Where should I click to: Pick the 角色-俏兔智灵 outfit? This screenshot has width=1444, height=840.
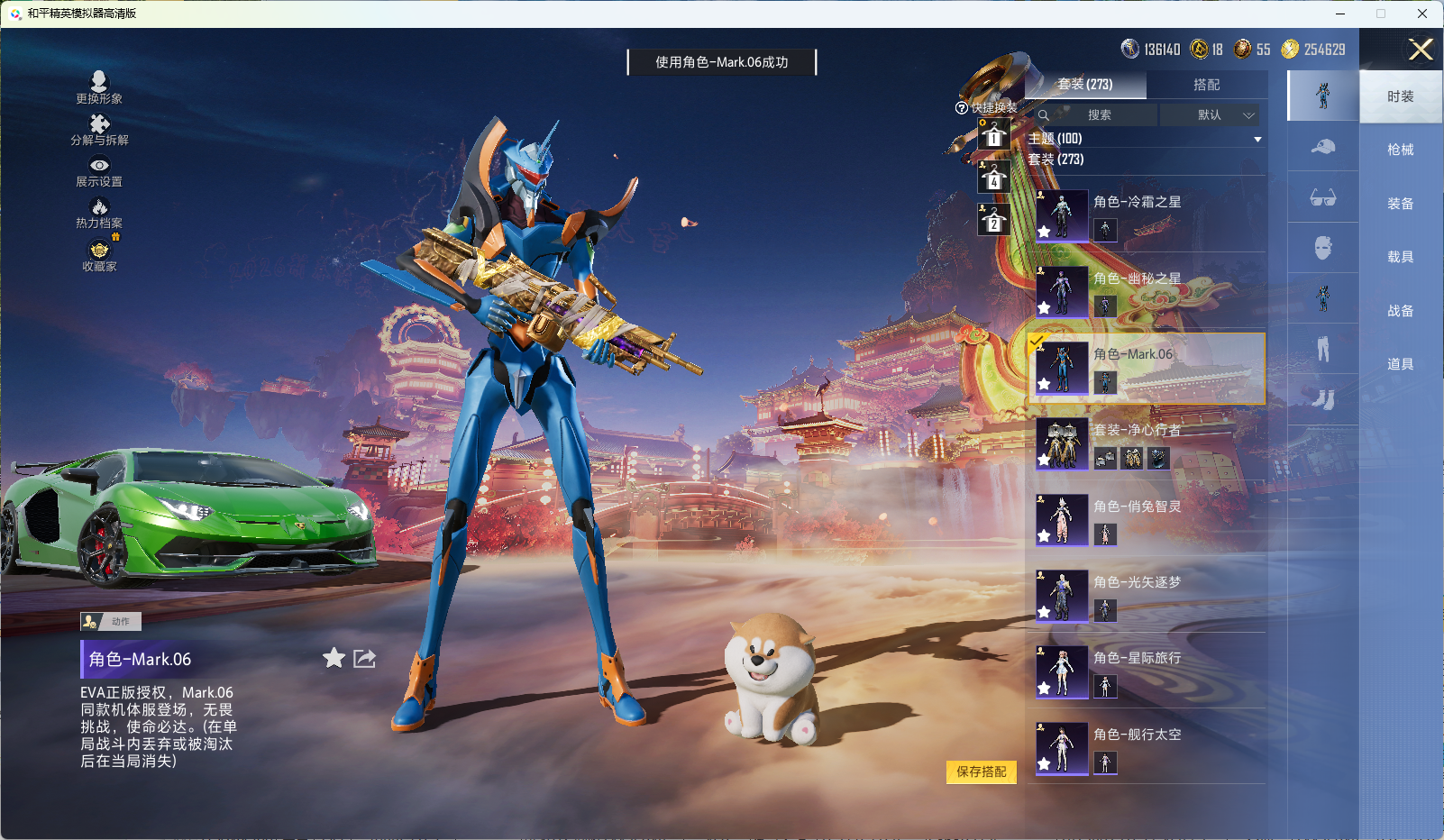(1148, 519)
